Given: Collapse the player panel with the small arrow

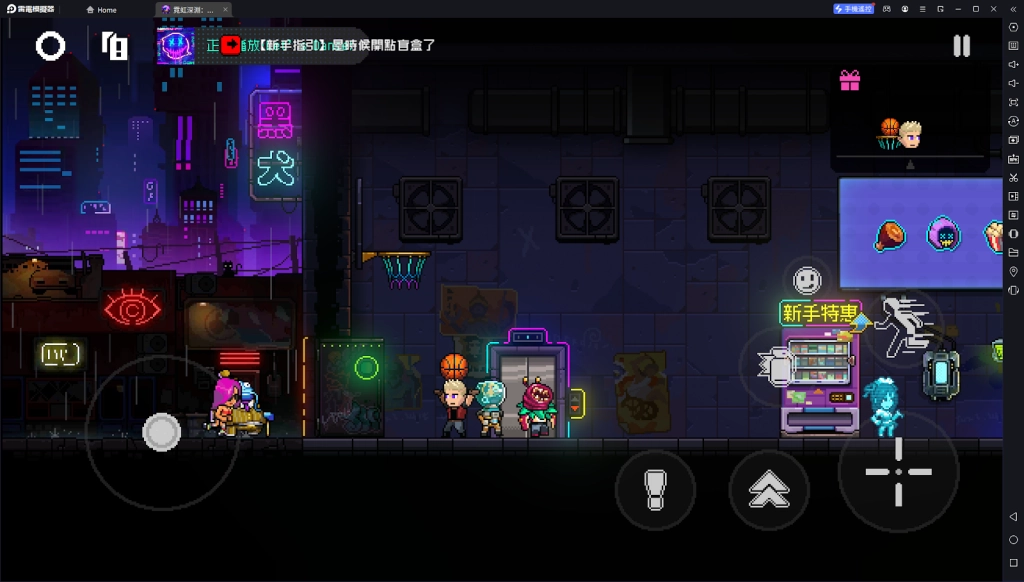Looking at the screenshot, I should tap(909, 165).
